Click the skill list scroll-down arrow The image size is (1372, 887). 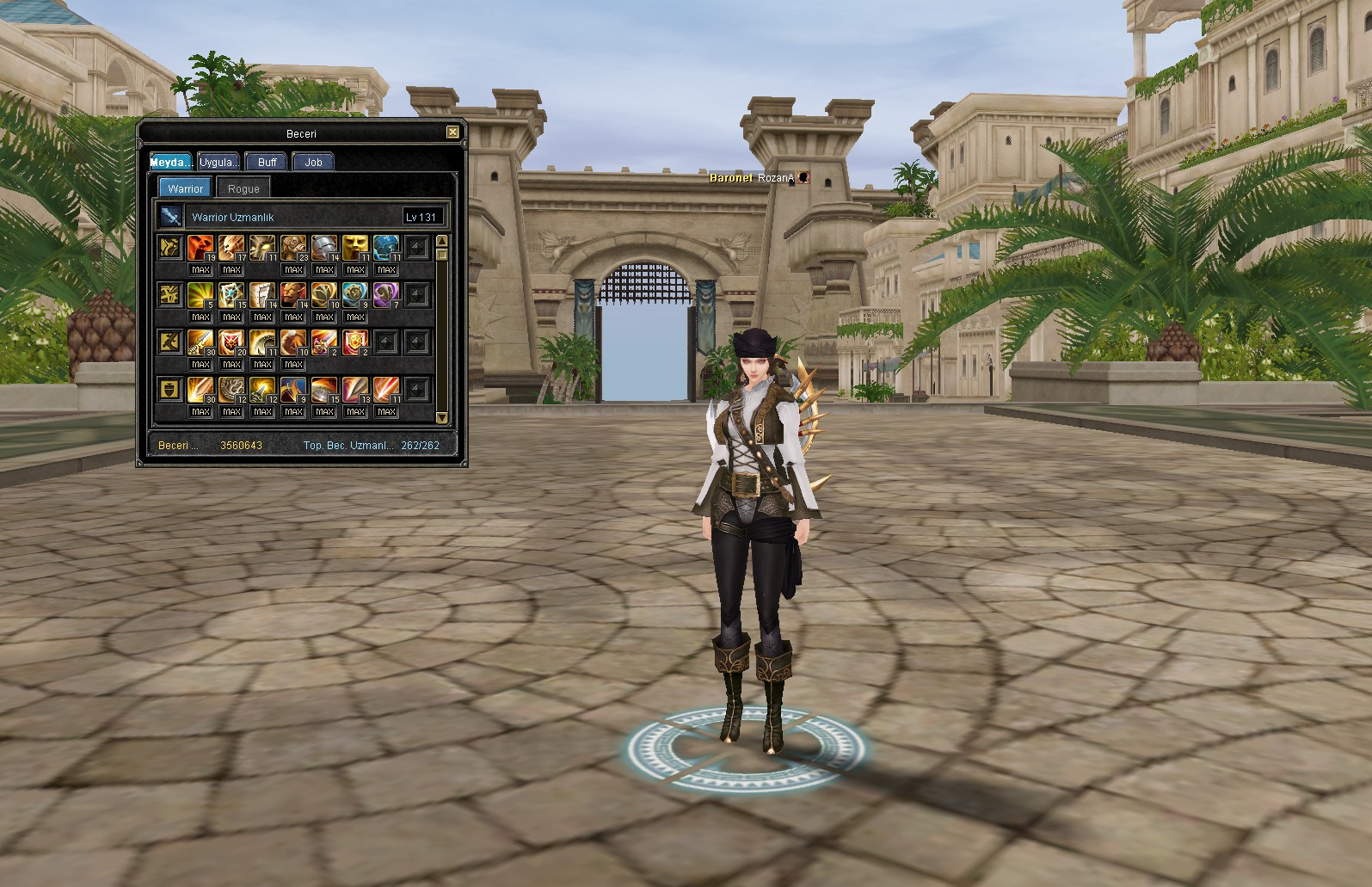[x=442, y=417]
